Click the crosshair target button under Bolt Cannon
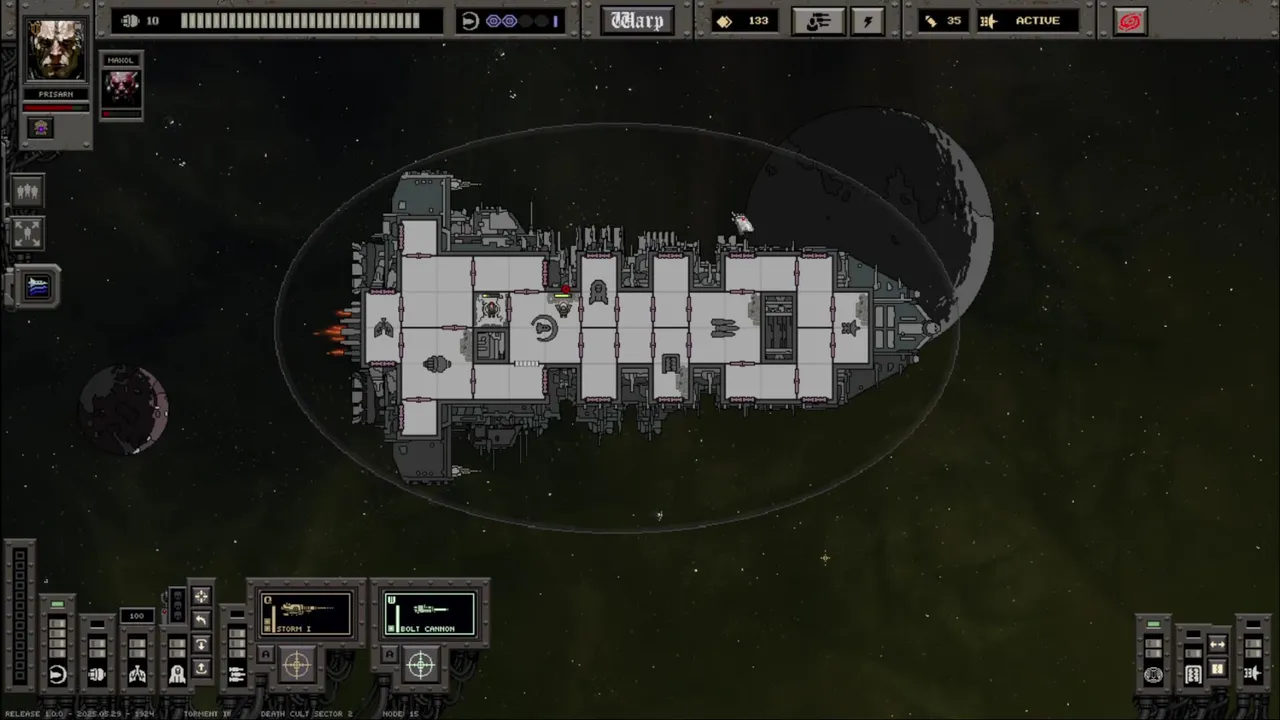Image resolution: width=1280 pixels, height=720 pixels. [421, 663]
